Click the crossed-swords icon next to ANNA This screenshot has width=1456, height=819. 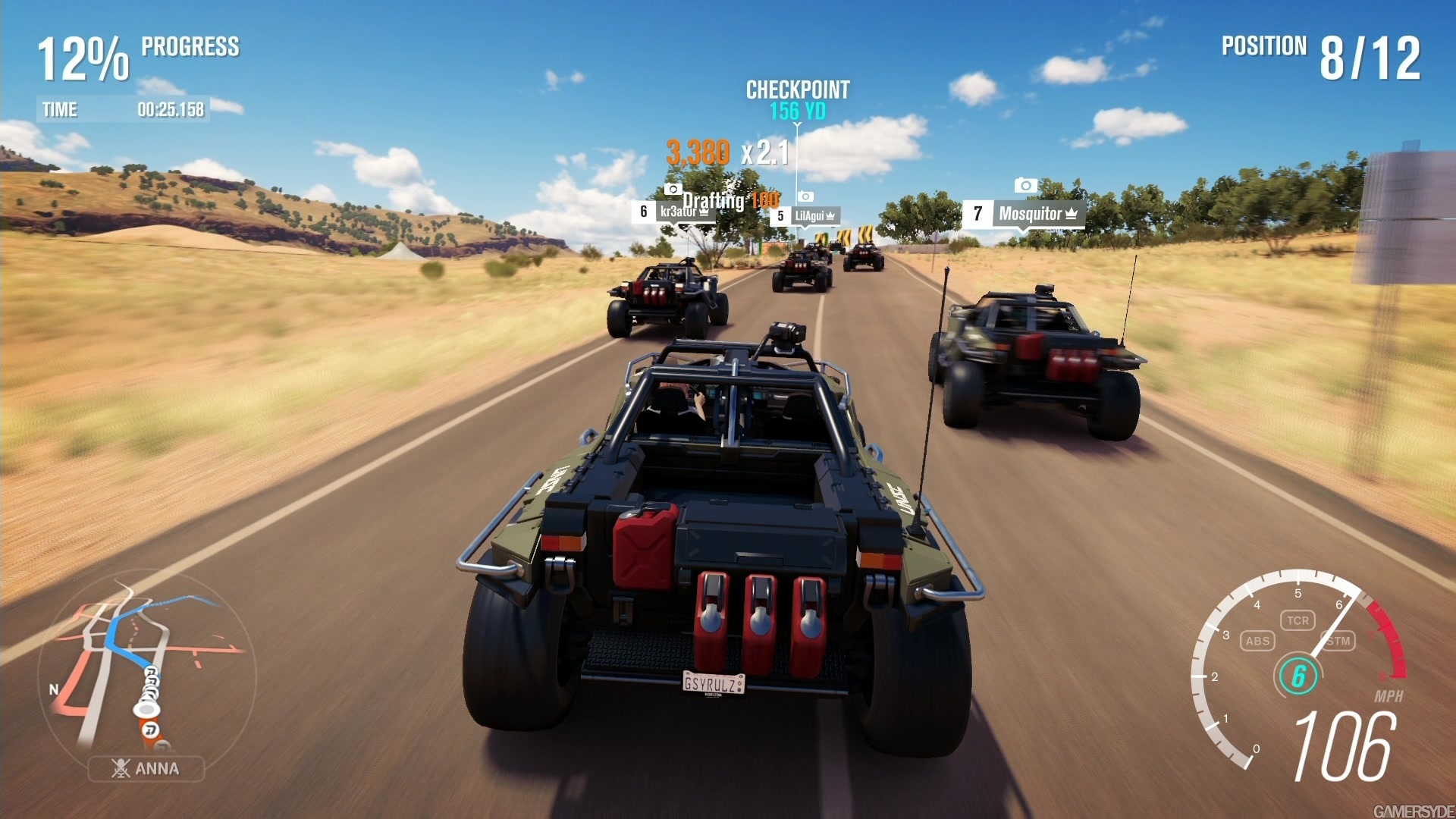(x=121, y=769)
